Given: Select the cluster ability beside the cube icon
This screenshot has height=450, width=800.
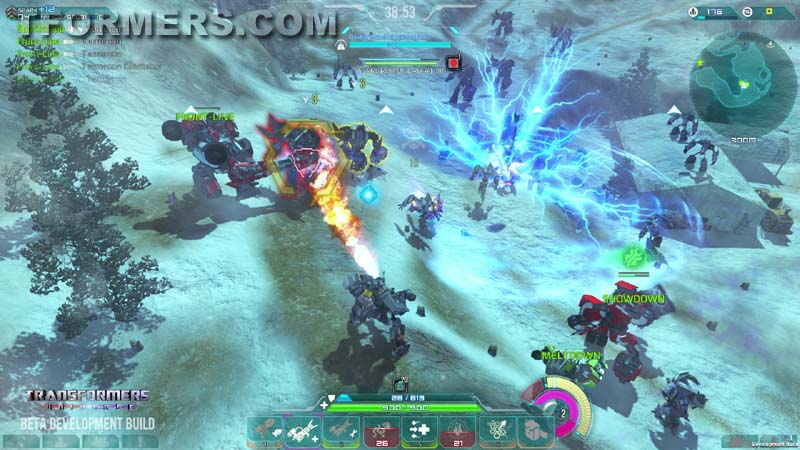Looking at the screenshot, I should click(x=497, y=430).
